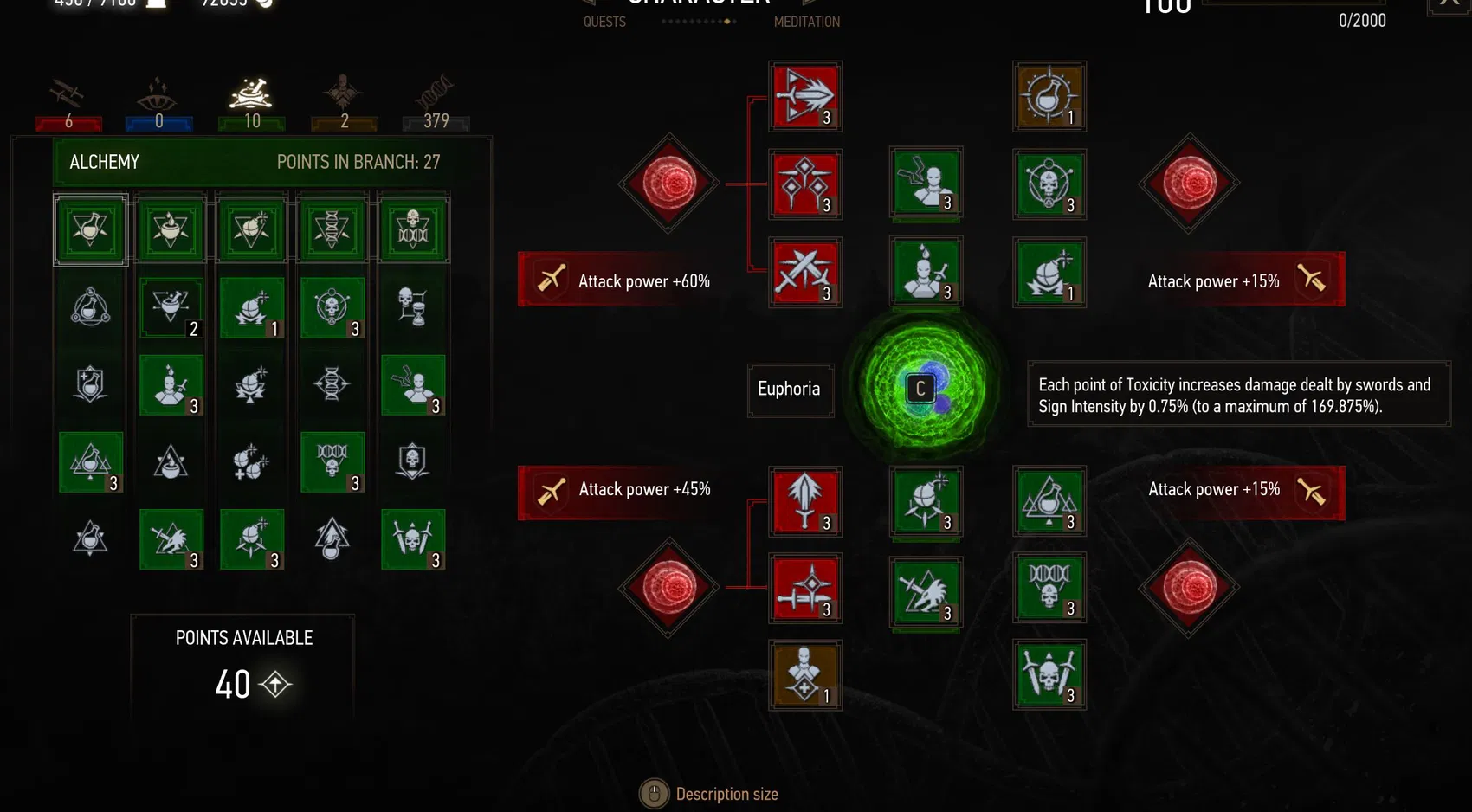Screen dimensions: 1472x812
Task: Open the Signs branch with the eye icon
Action: [158, 95]
